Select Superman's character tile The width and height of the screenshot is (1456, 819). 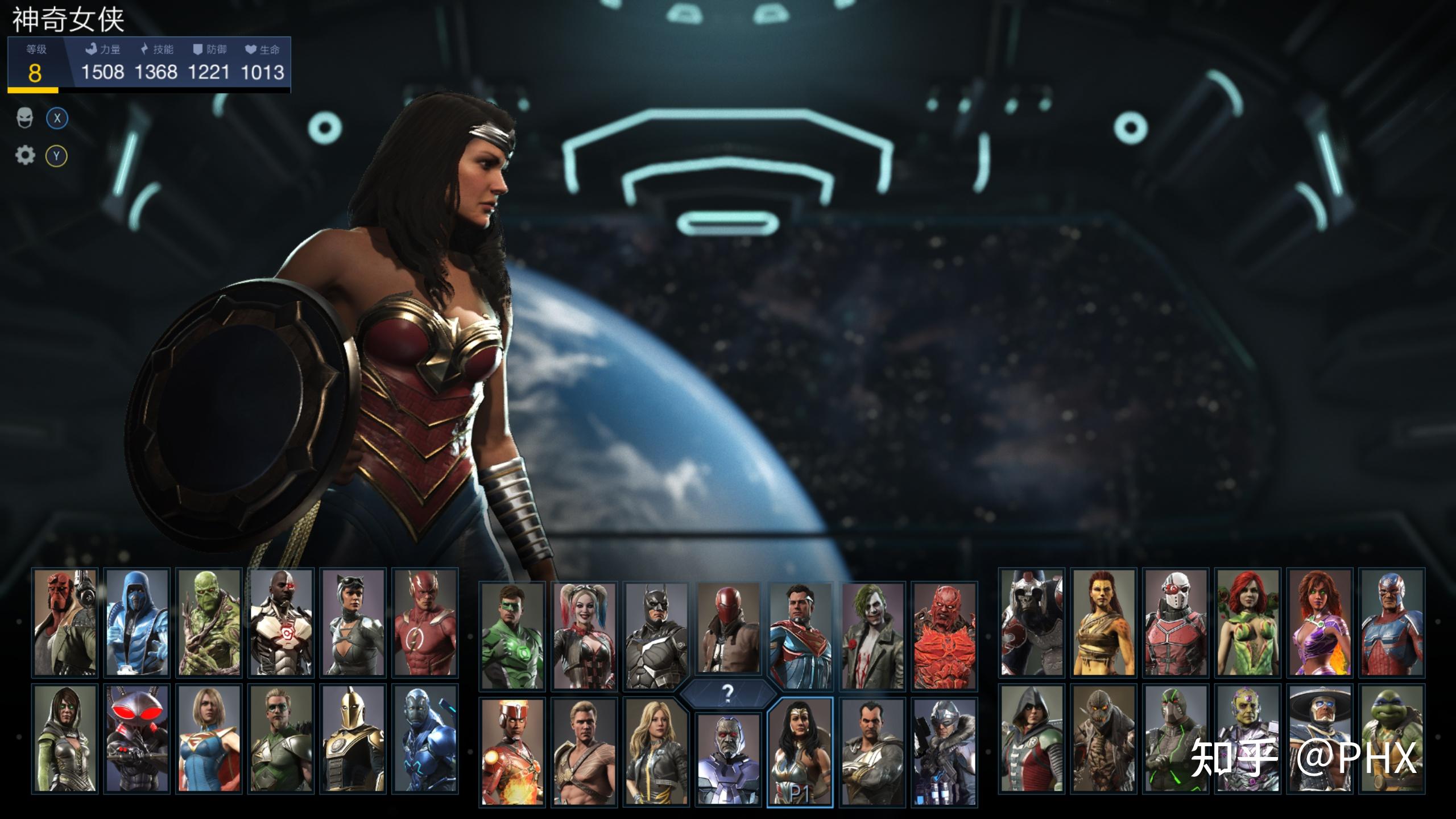pos(800,636)
